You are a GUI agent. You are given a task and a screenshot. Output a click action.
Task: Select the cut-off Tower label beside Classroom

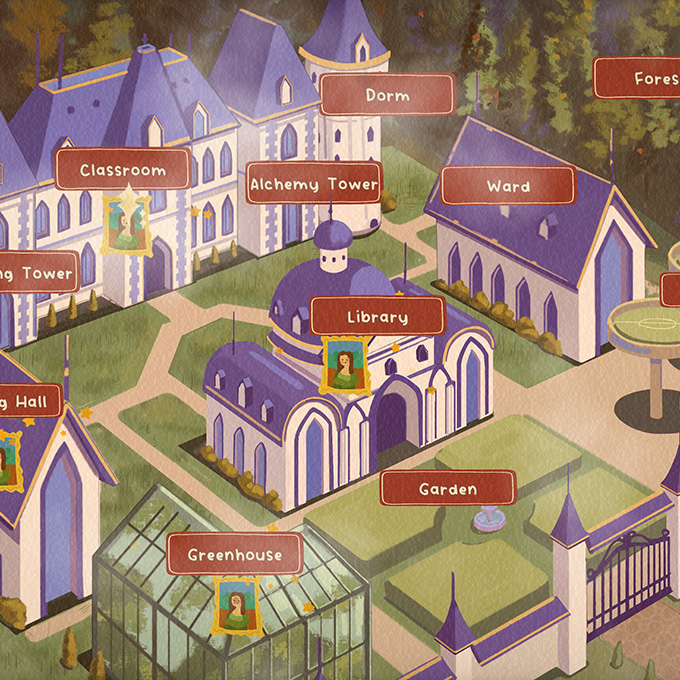coord(38,273)
